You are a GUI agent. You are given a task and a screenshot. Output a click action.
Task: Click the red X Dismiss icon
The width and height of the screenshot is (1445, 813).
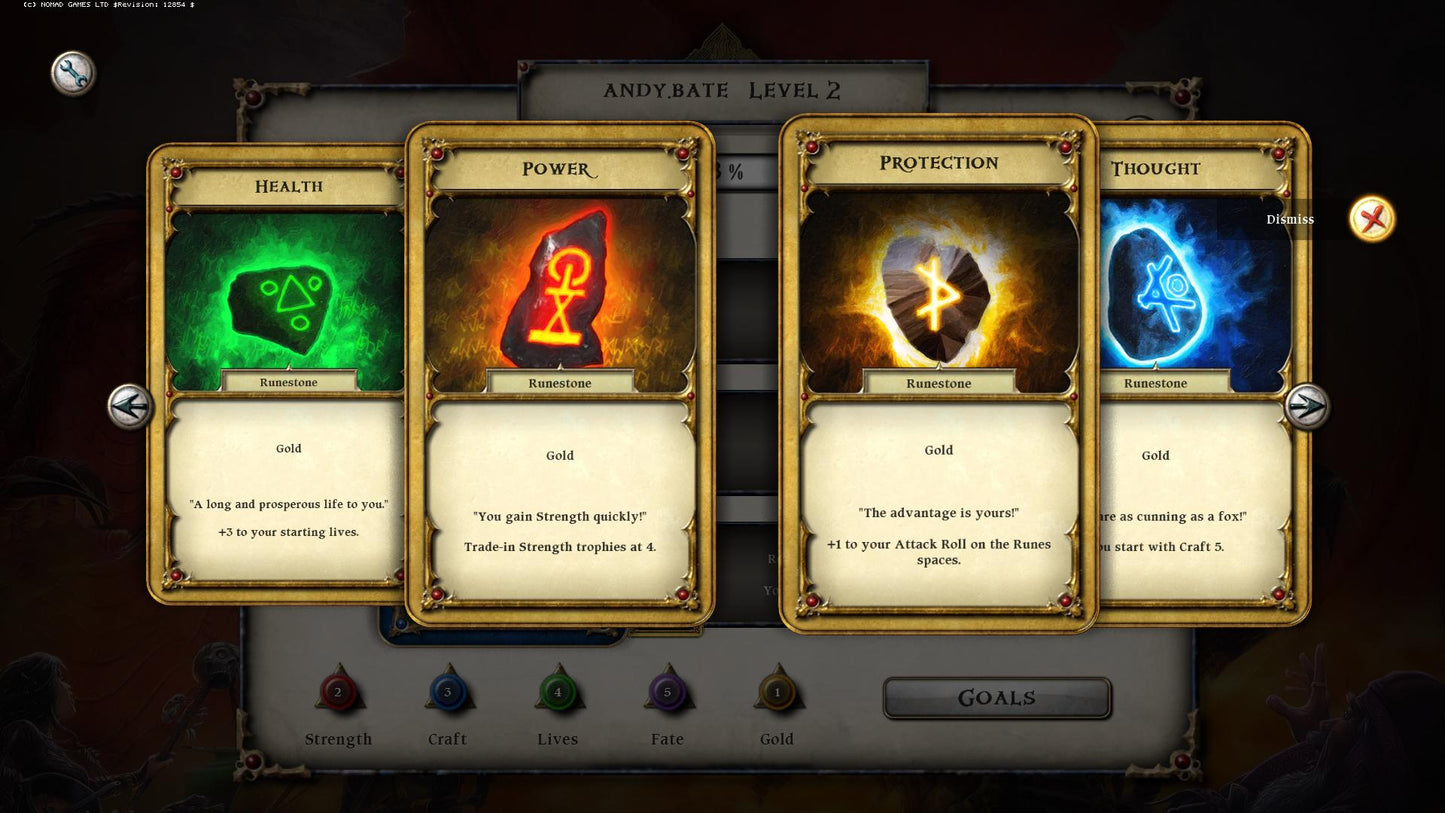[1371, 218]
